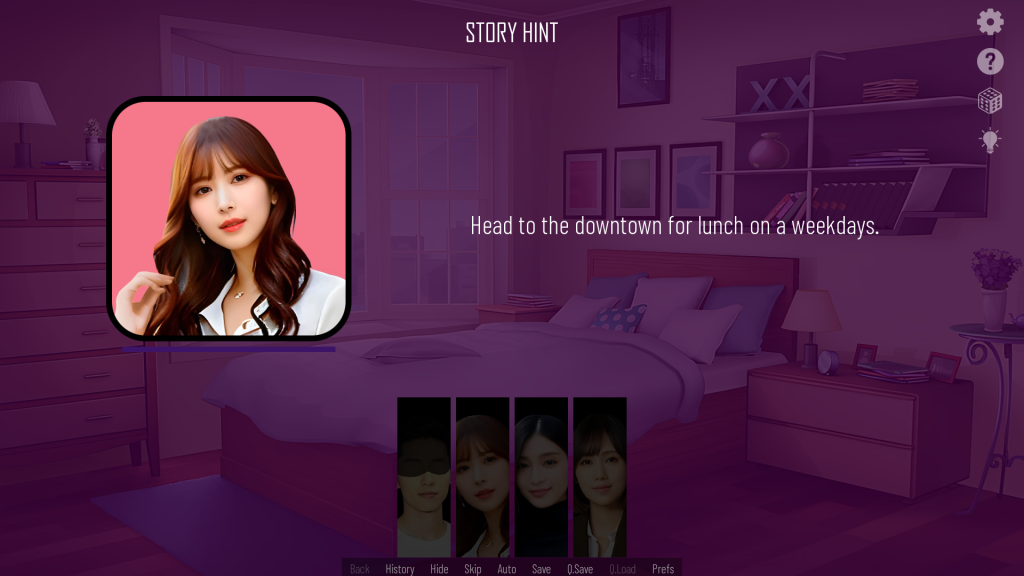This screenshot has width=1024, height=576.
Task: Open Prefs from the quick menu
Action: [663, 569]
